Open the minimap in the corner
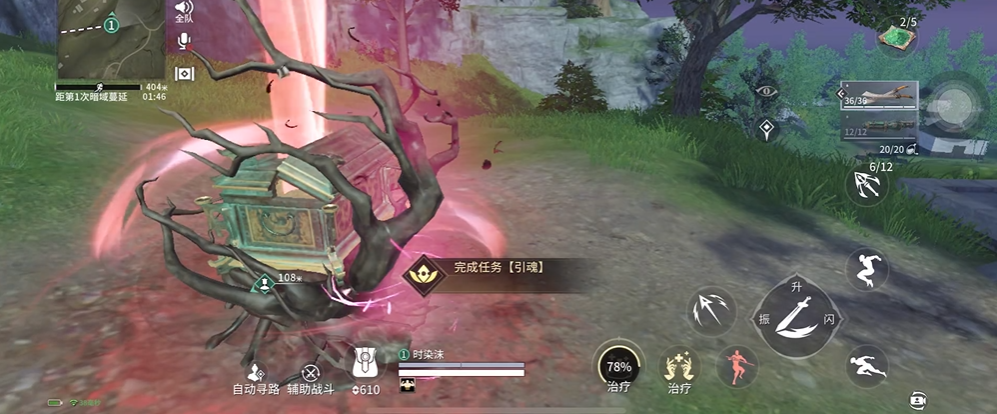 click(110, 40)
